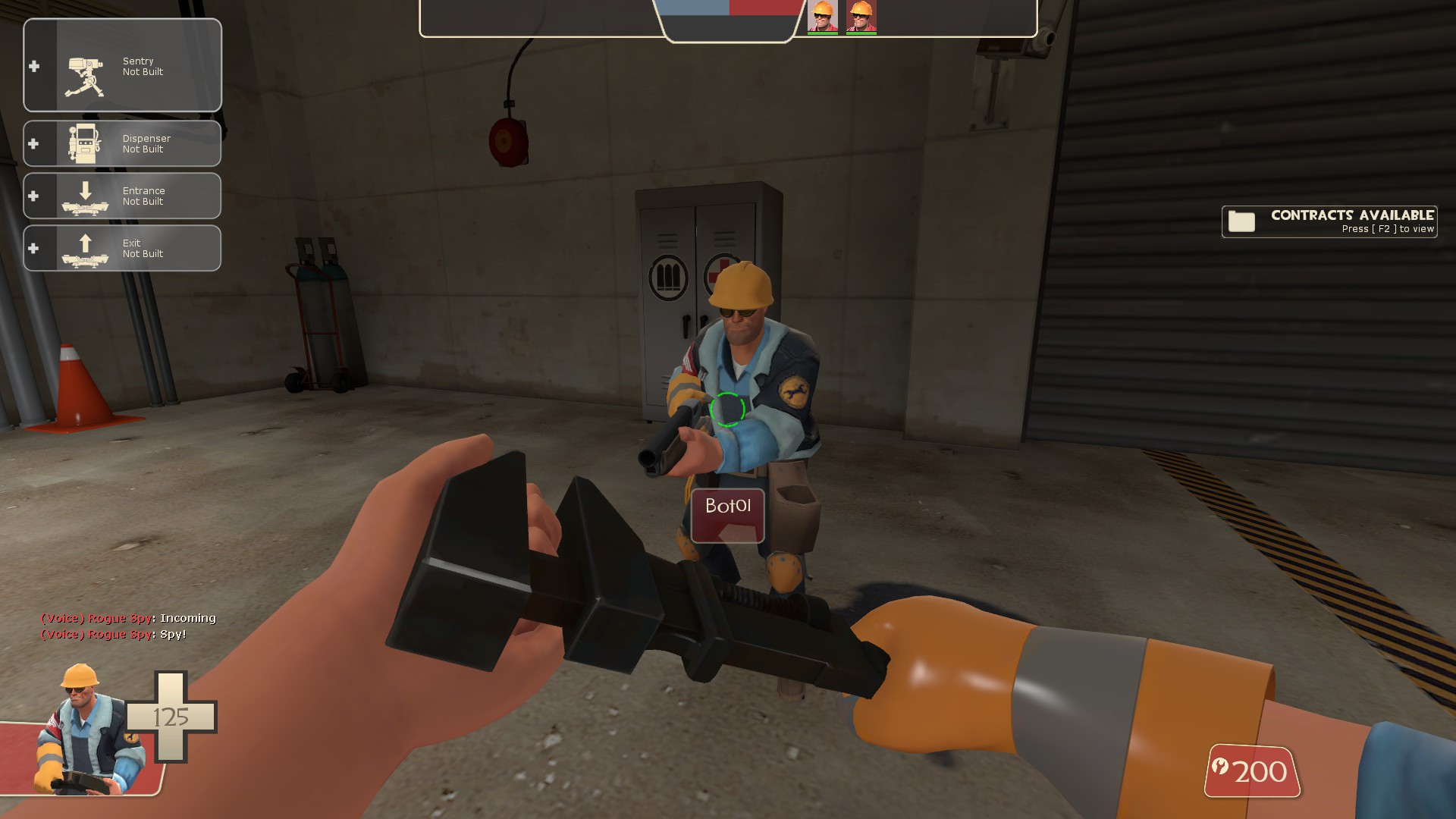Toggle the plus beside Dispenser Not Built

33,143
